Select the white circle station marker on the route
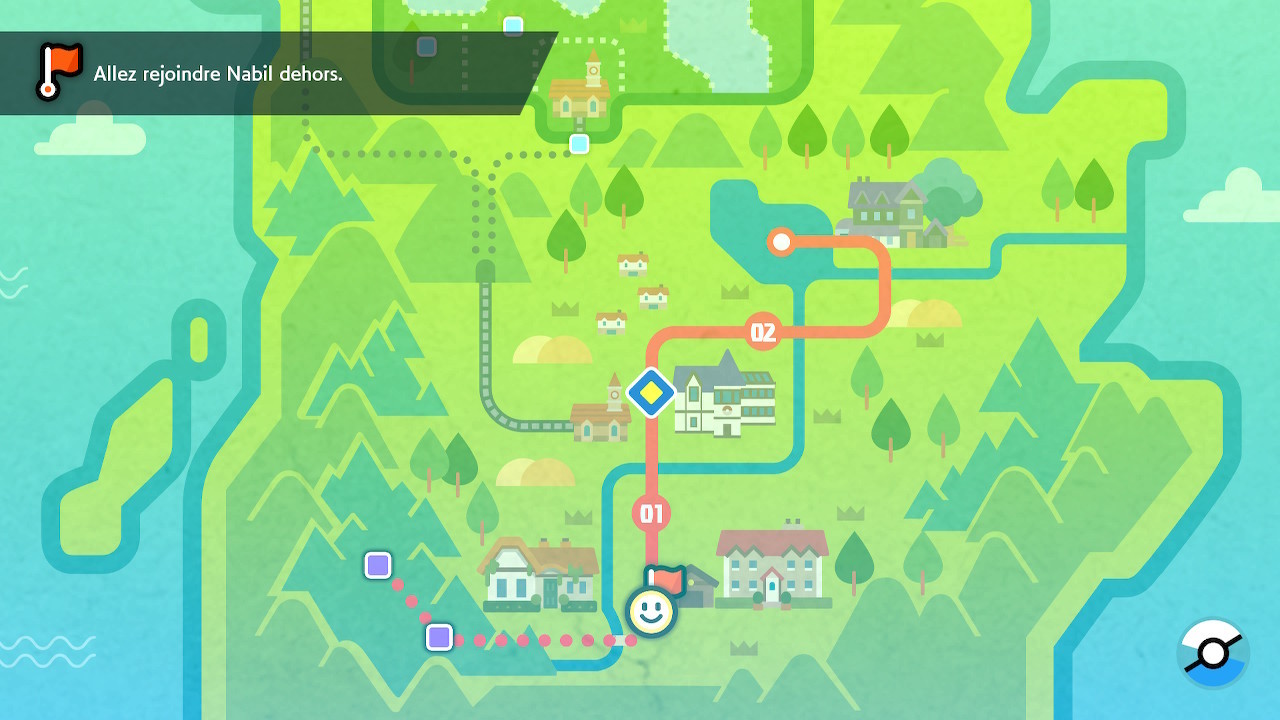The height and width of the screenshot is (720, 1280). (781, 240)
